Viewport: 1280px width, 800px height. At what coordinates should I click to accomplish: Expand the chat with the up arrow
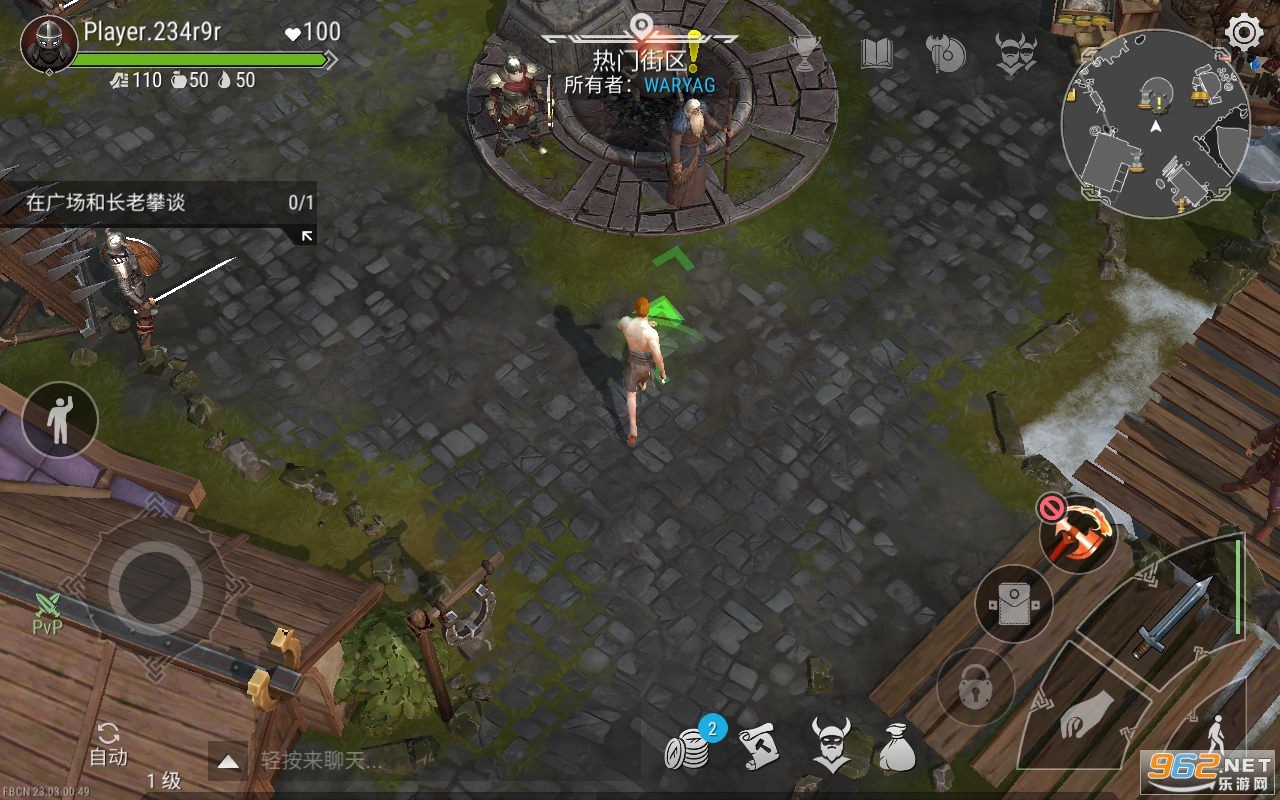coord(229,762)
